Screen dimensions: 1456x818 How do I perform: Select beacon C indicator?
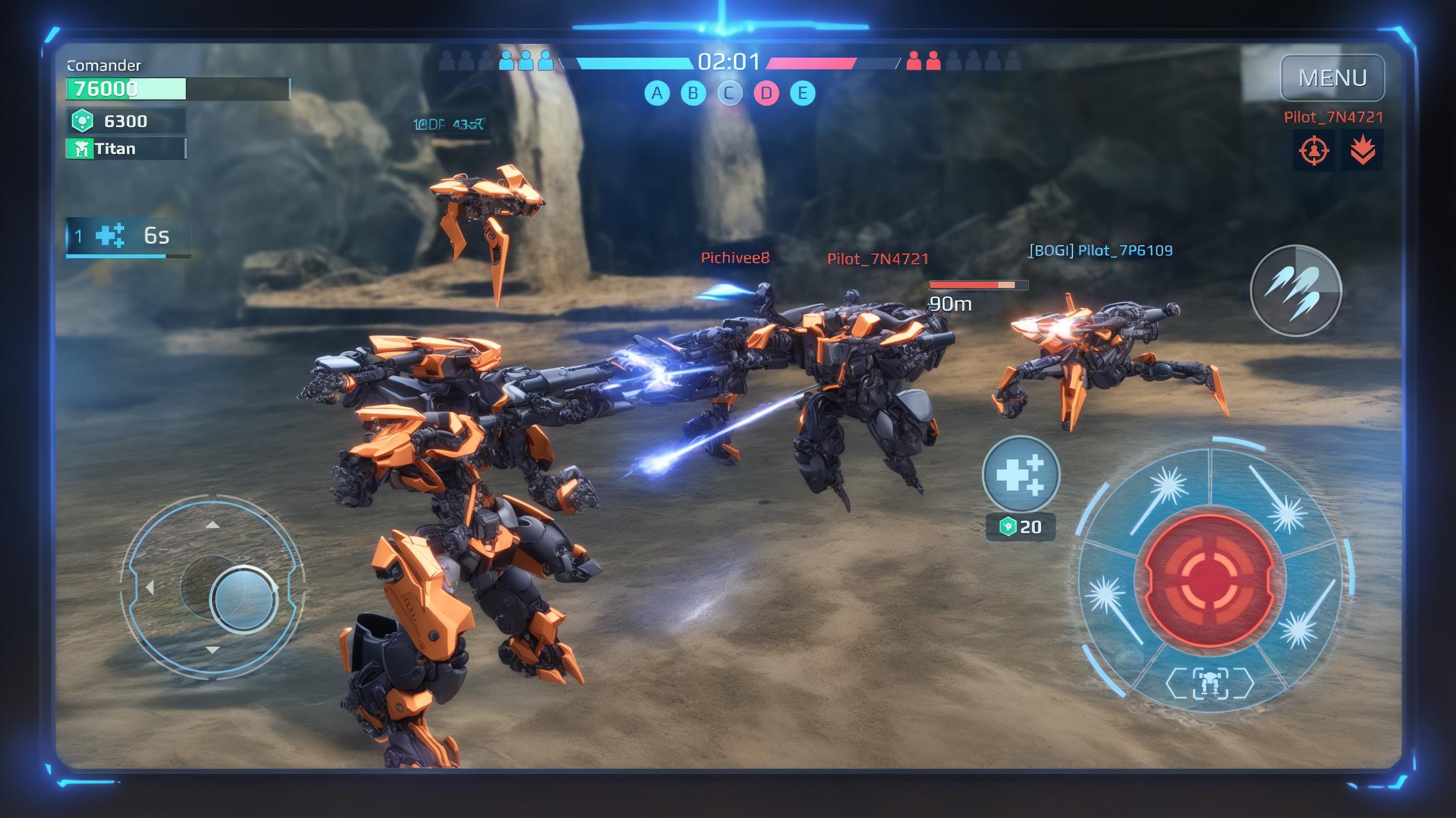(x=730, y=93)
